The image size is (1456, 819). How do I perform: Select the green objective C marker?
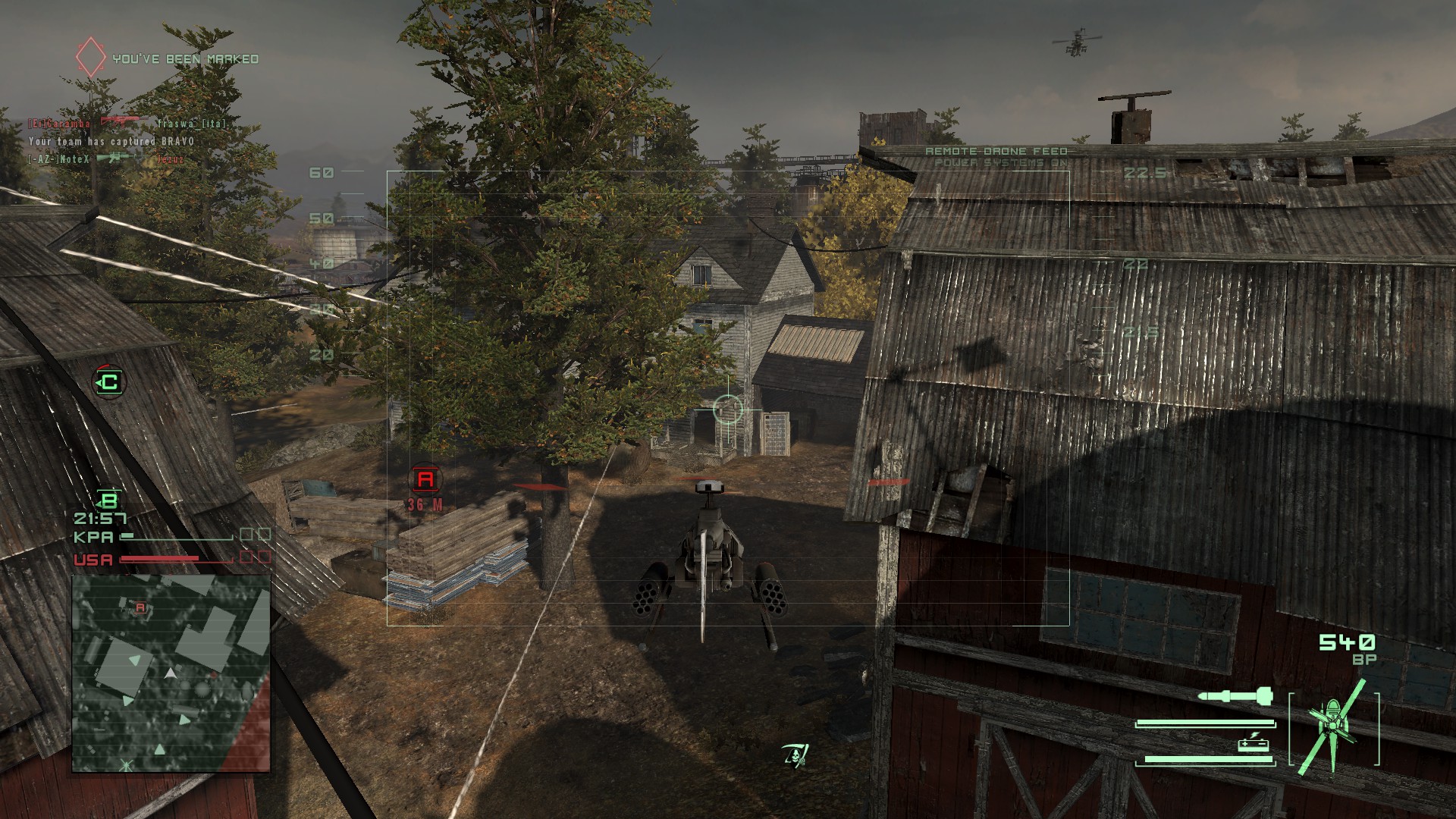(109, 381)
